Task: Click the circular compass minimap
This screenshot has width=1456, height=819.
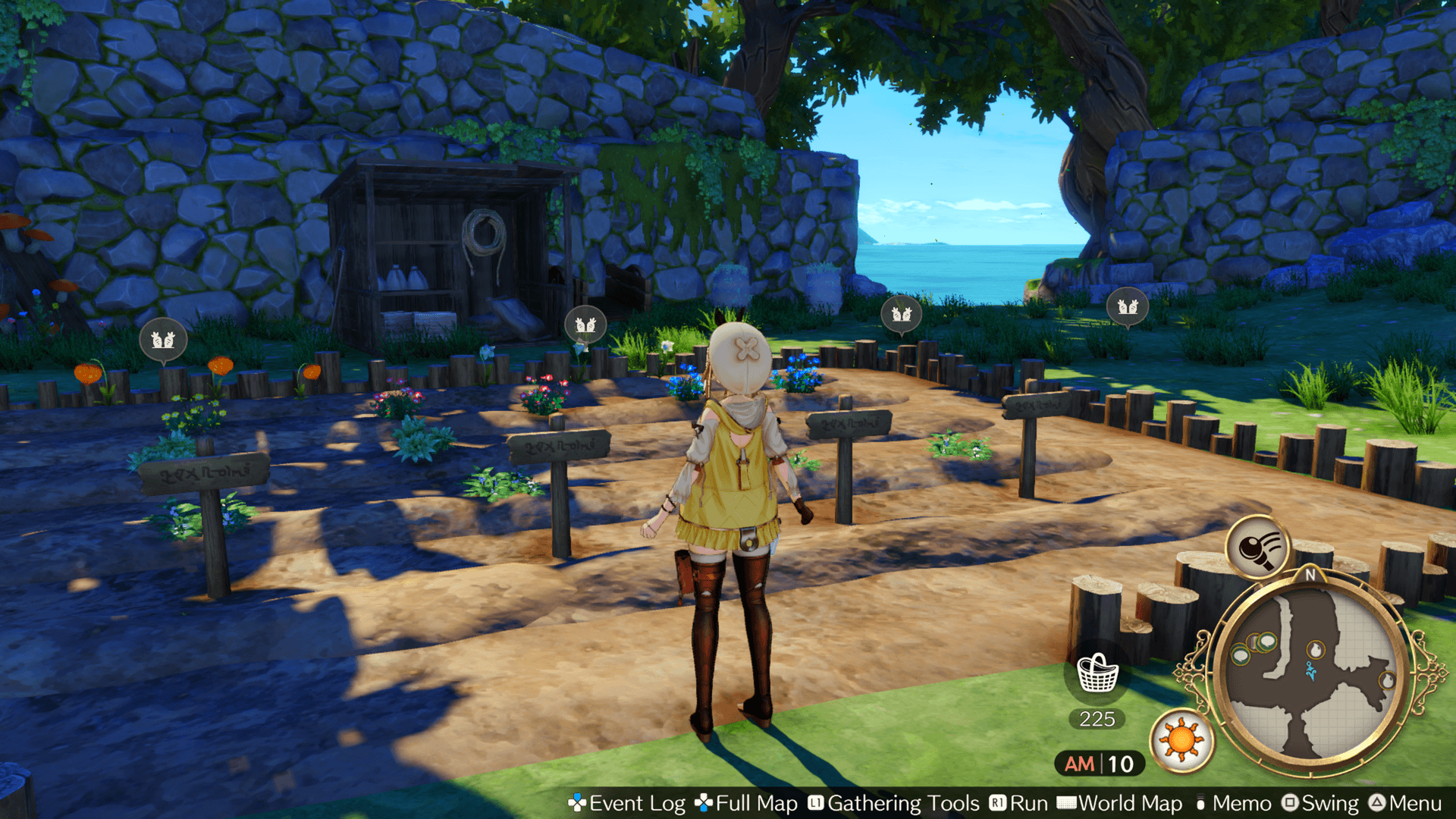Action: point(1311,673)
